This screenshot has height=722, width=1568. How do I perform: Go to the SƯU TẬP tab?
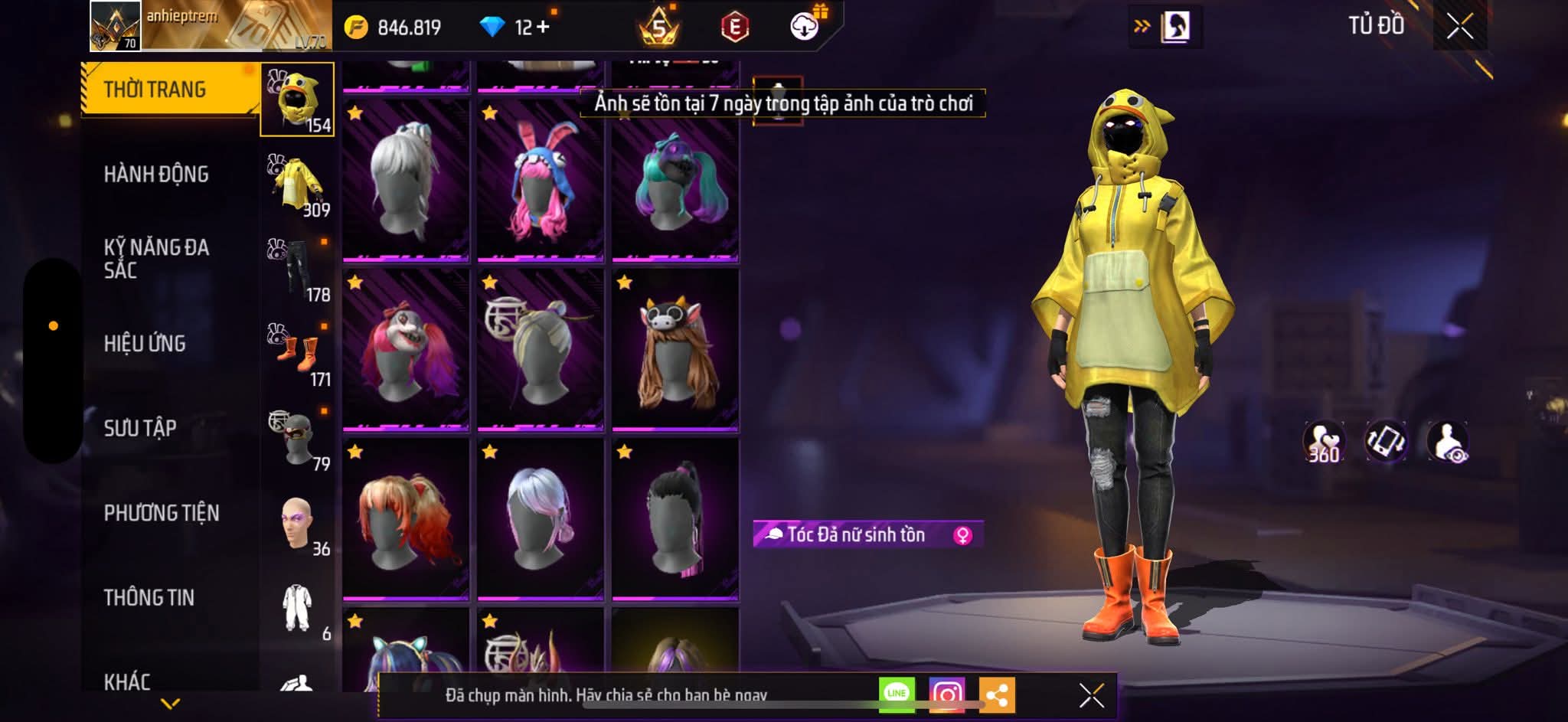[140, 428]
